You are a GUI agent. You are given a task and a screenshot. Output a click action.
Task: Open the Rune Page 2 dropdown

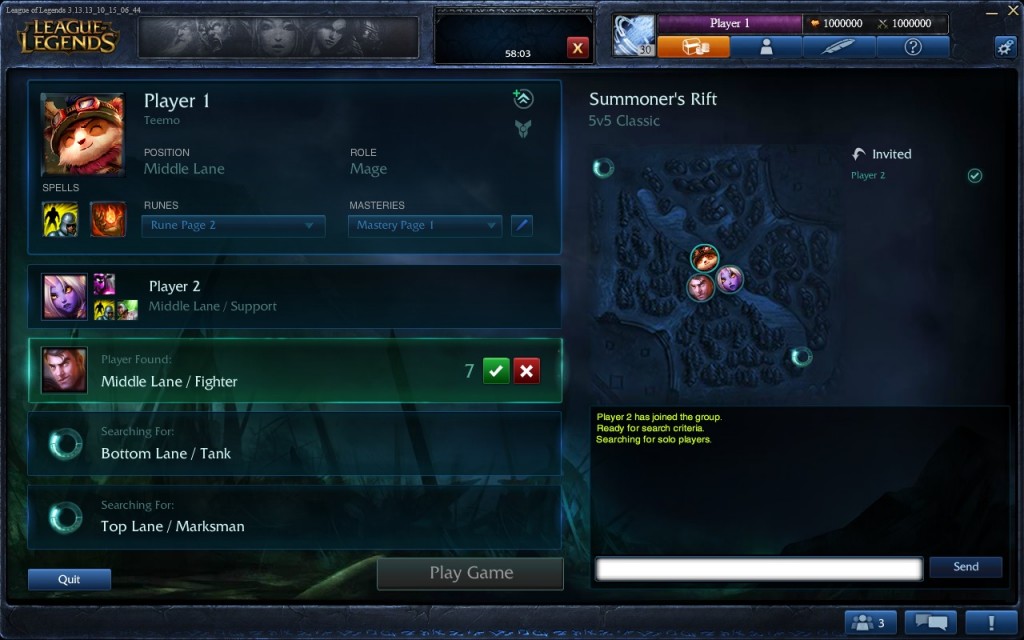[234, 226]
